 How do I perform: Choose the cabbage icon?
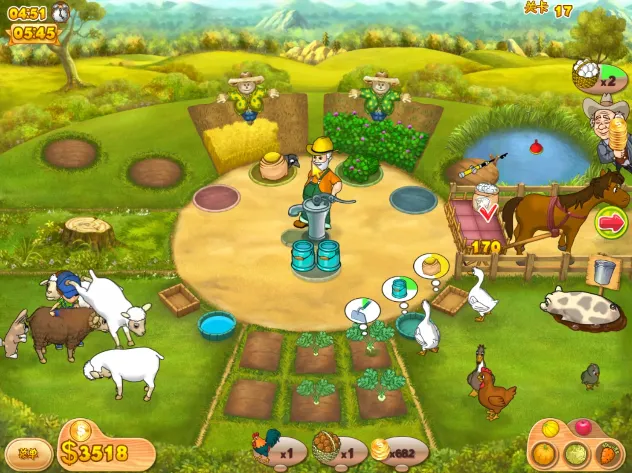(x=576, y=453)
